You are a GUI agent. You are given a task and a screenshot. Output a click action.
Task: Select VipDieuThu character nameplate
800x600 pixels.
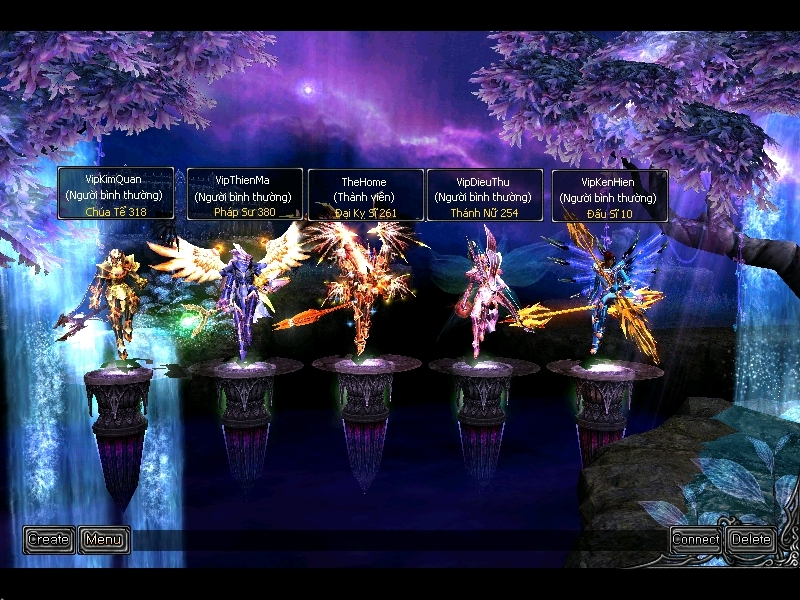coord(485,195)
